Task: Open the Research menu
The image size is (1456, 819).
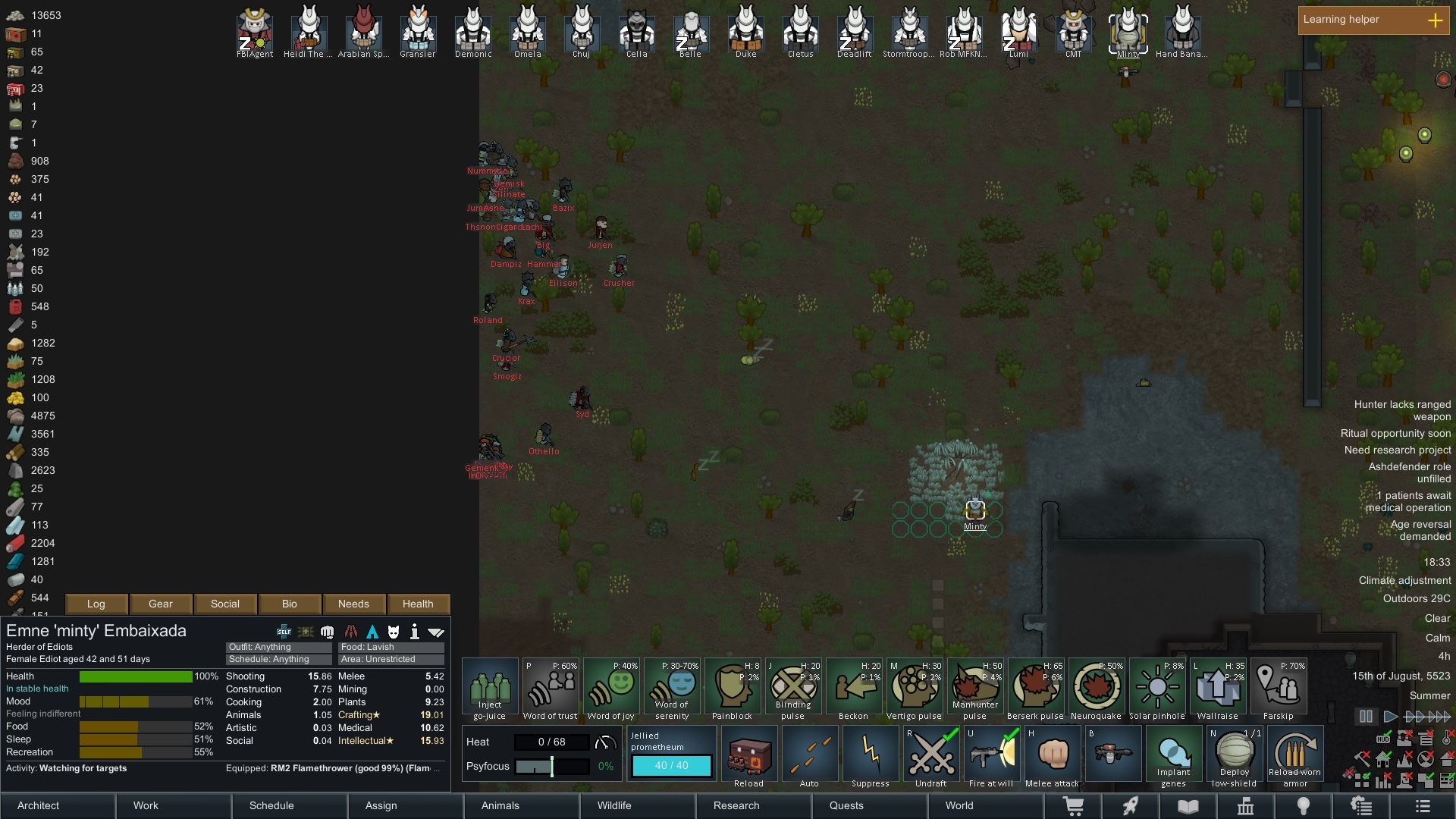Action: [736, 806]
